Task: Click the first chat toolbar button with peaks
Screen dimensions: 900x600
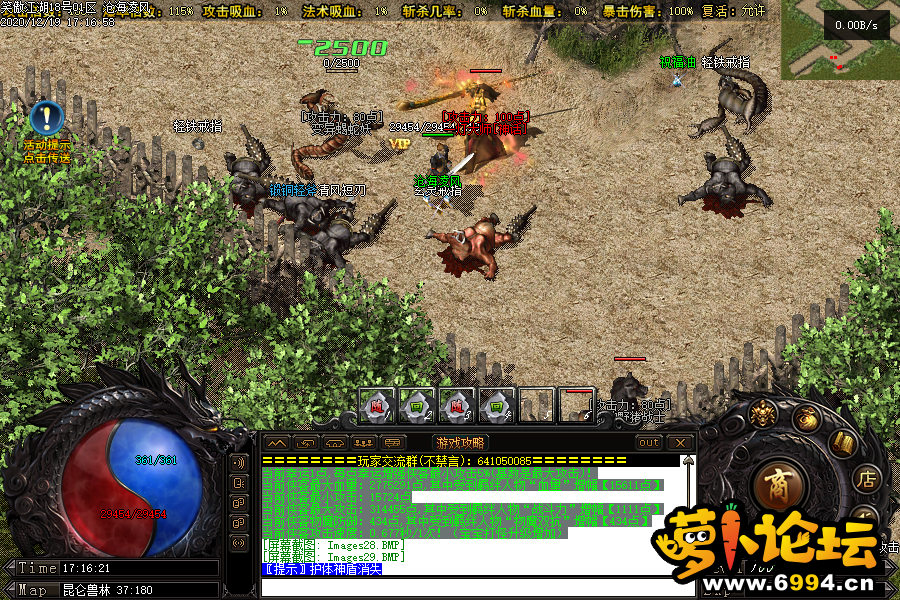Action: point(277,442)
